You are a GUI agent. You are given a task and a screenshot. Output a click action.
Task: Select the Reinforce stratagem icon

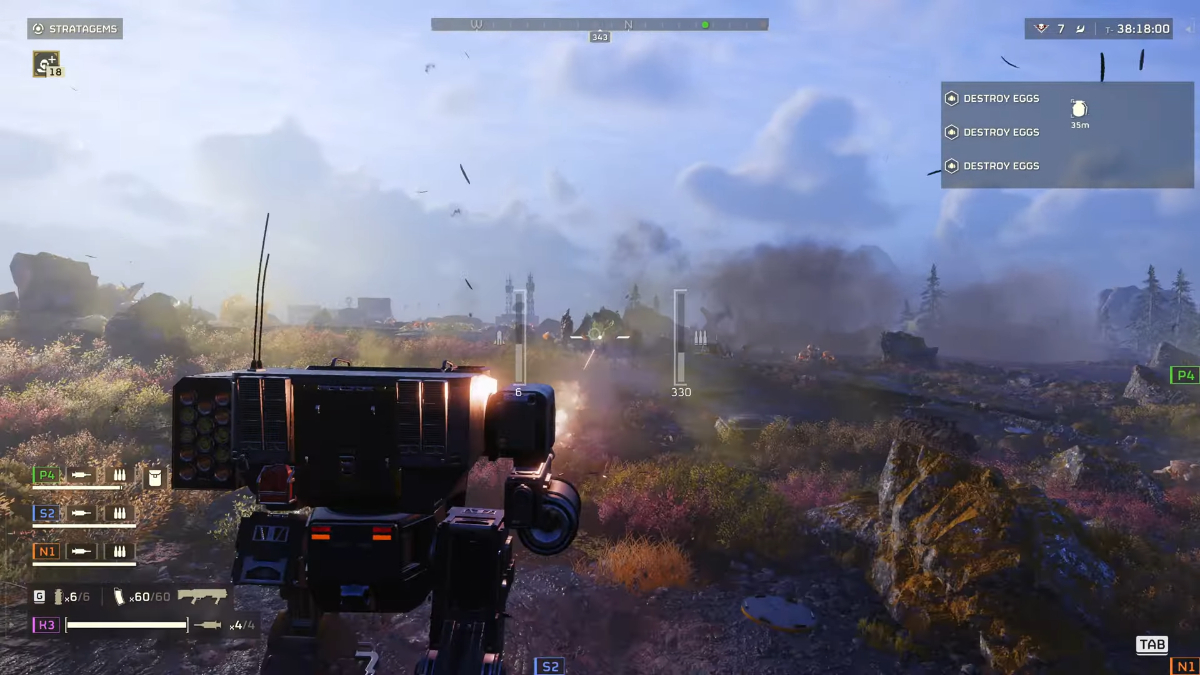coord(46,64)
